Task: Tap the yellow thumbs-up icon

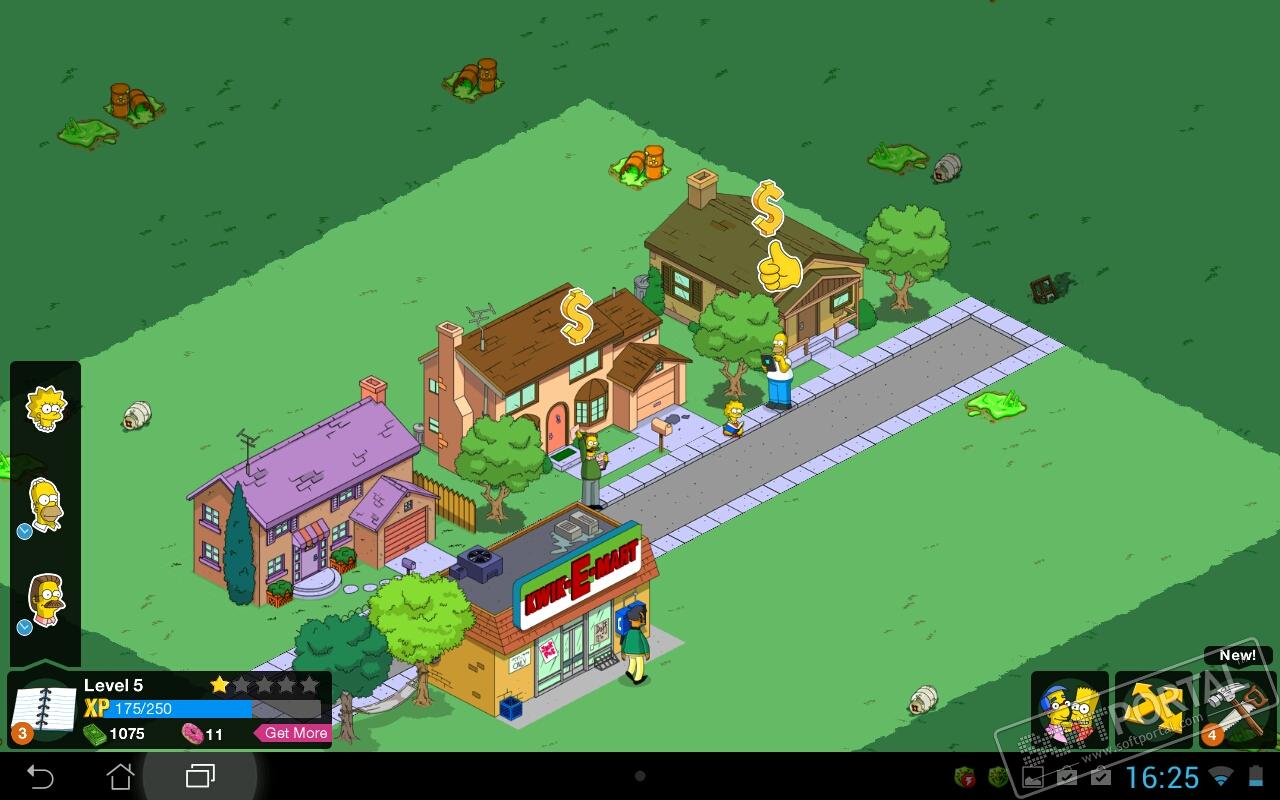Action: (x=779, y=267)
